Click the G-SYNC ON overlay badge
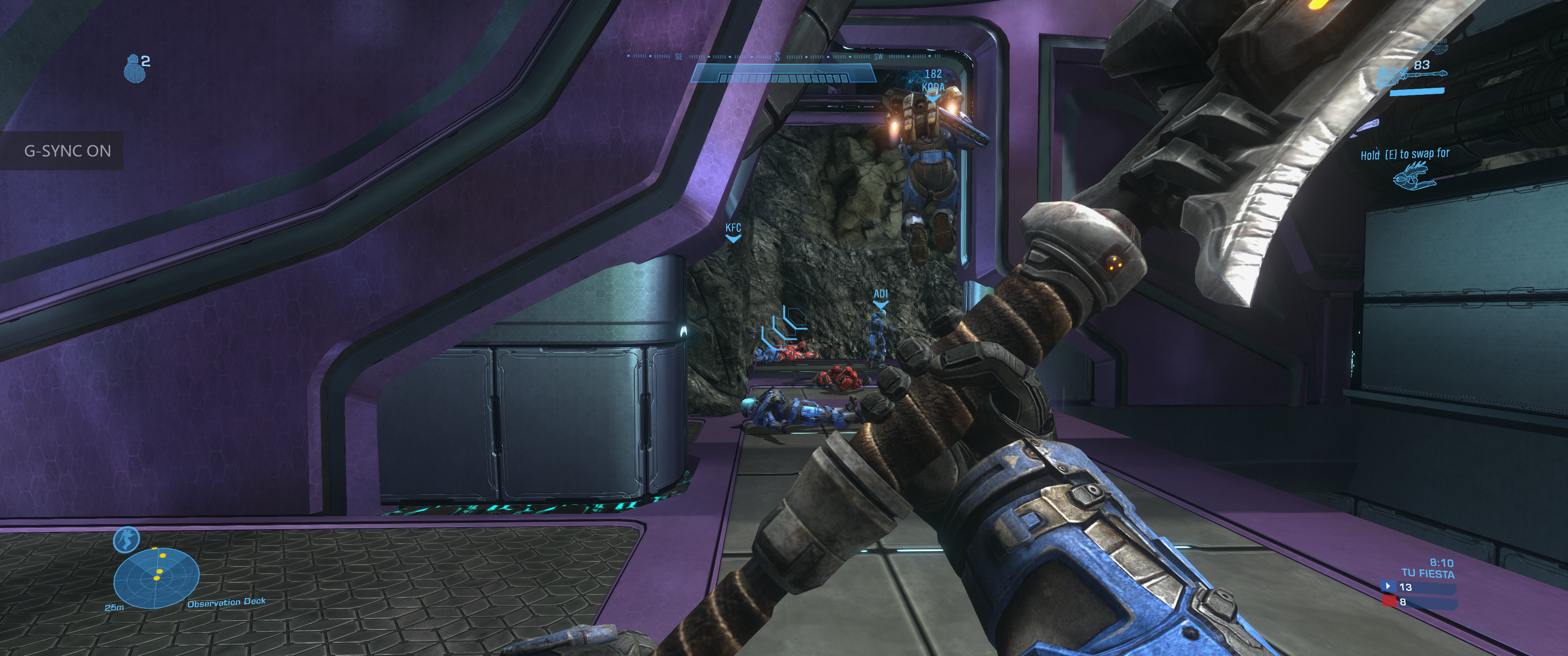1568x656 pixels. coord(67,151)
